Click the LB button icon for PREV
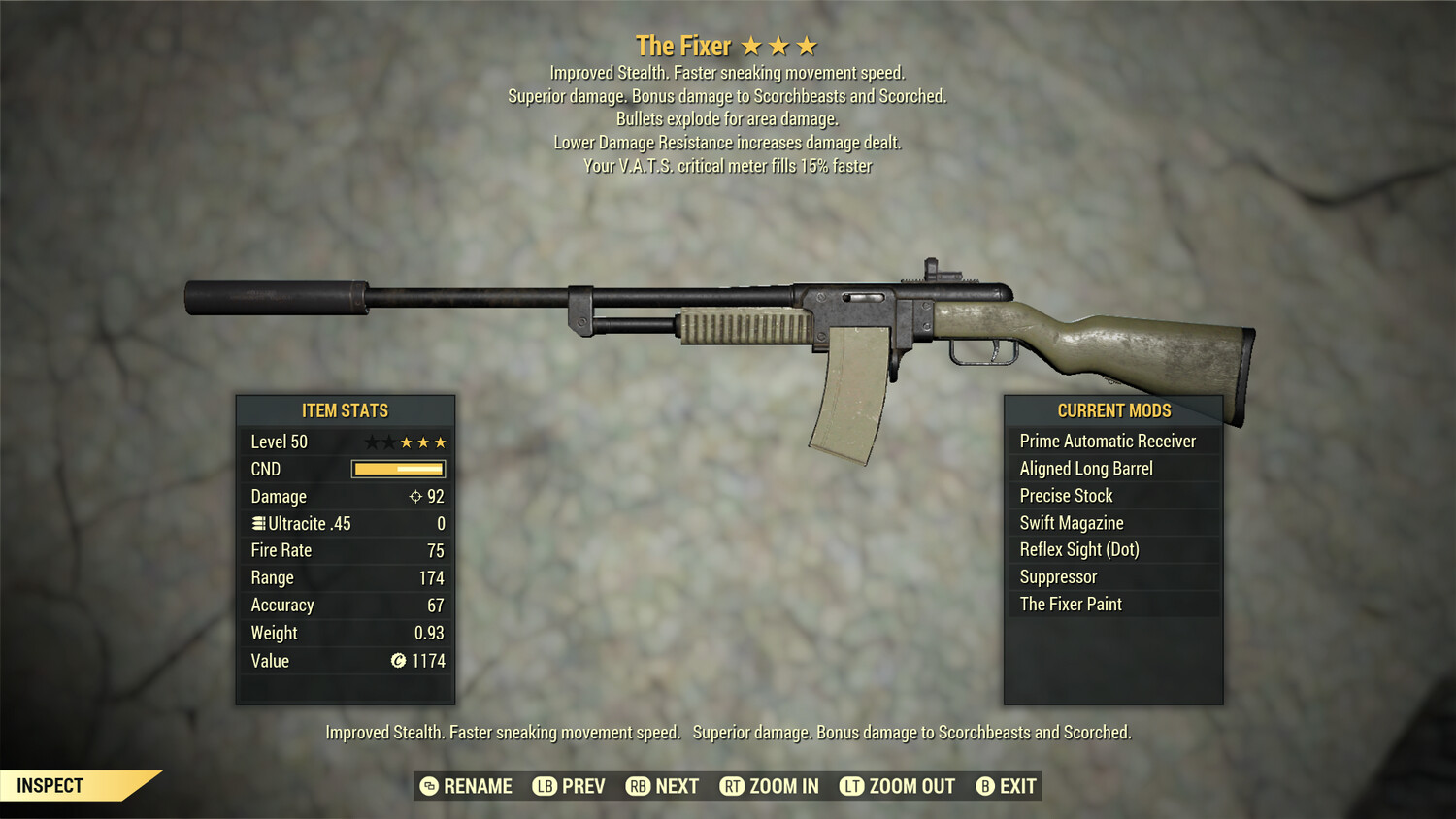Screen dimensions: 1456x819 click(x=544, y=786)
